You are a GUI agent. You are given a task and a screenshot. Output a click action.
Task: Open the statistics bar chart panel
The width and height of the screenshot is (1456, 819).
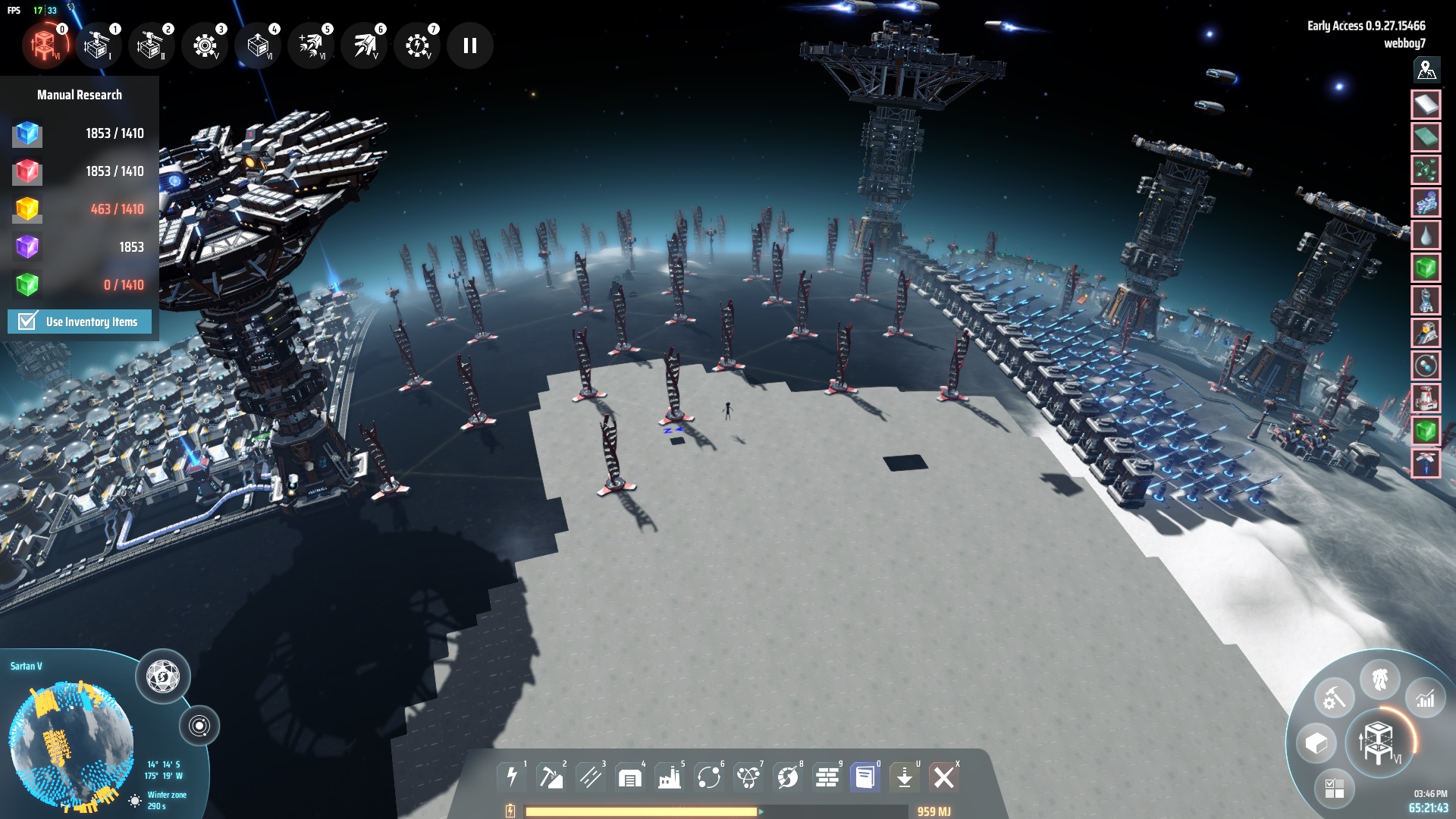(1425, 698)
